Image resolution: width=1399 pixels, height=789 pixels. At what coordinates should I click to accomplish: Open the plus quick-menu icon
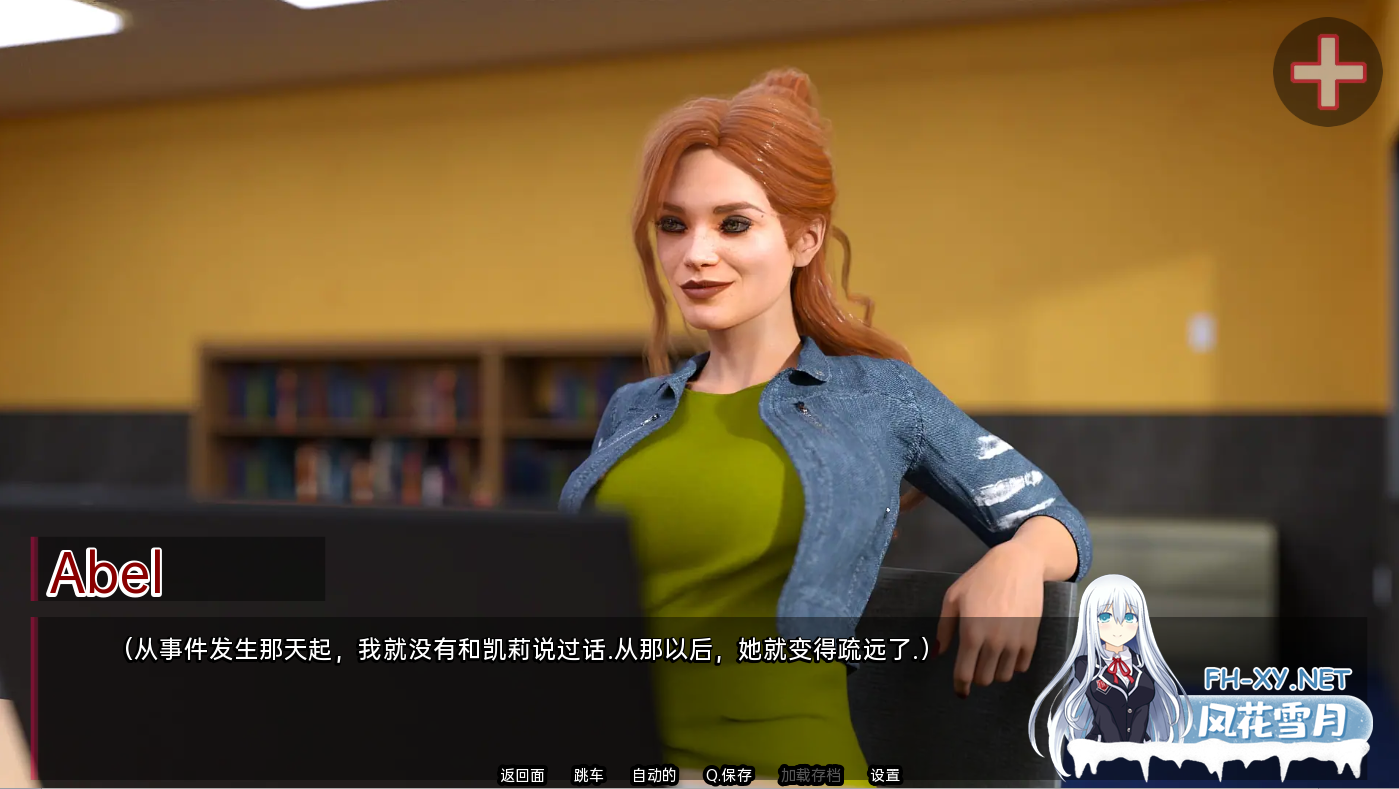pyautogui.click(x=1328, y=71)
